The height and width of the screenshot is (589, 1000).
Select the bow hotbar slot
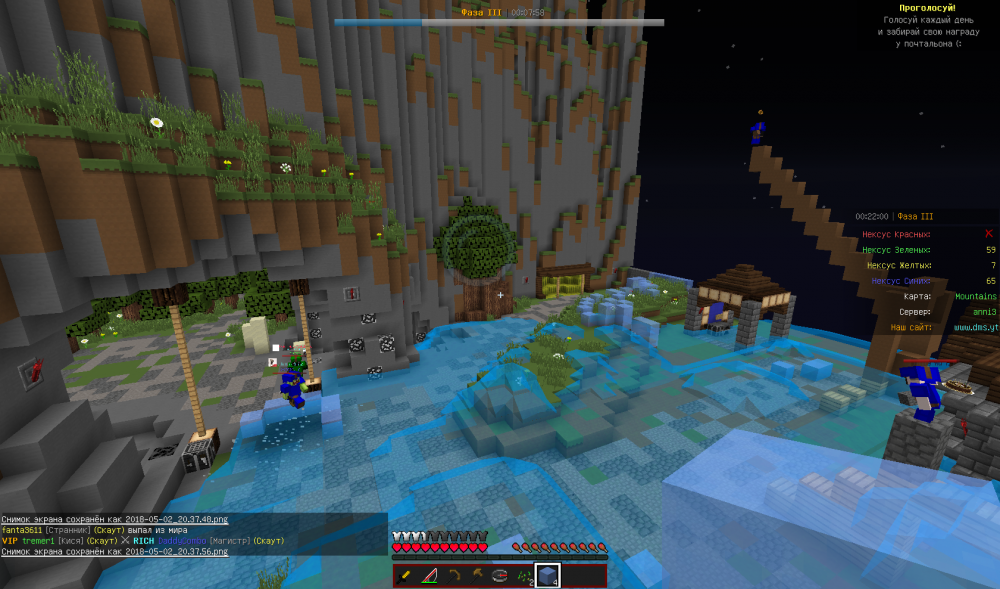coord(429,575)
